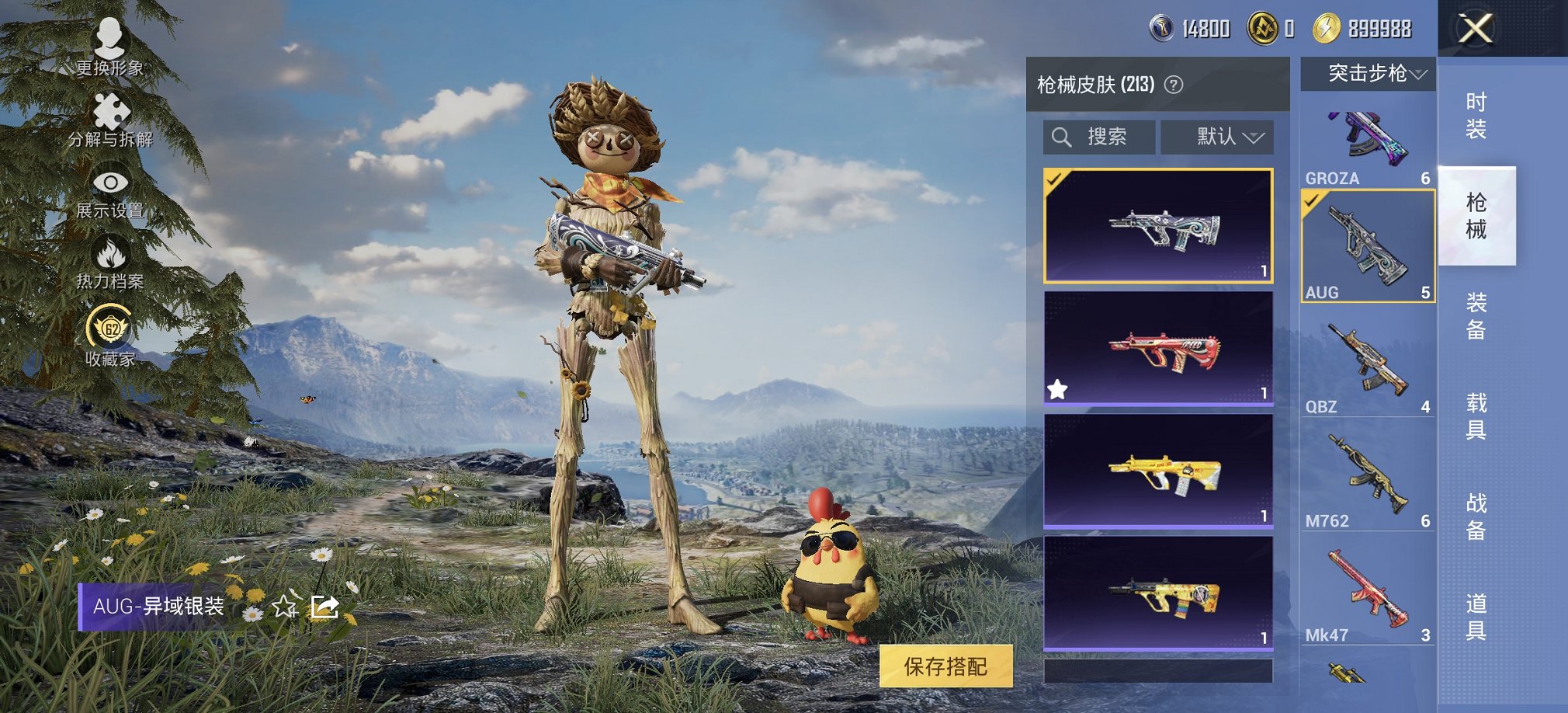This screenshot has width=1568, height=713.
Task: Open the search 搜索 field for gun skins
Action: tap(1098, 137)
